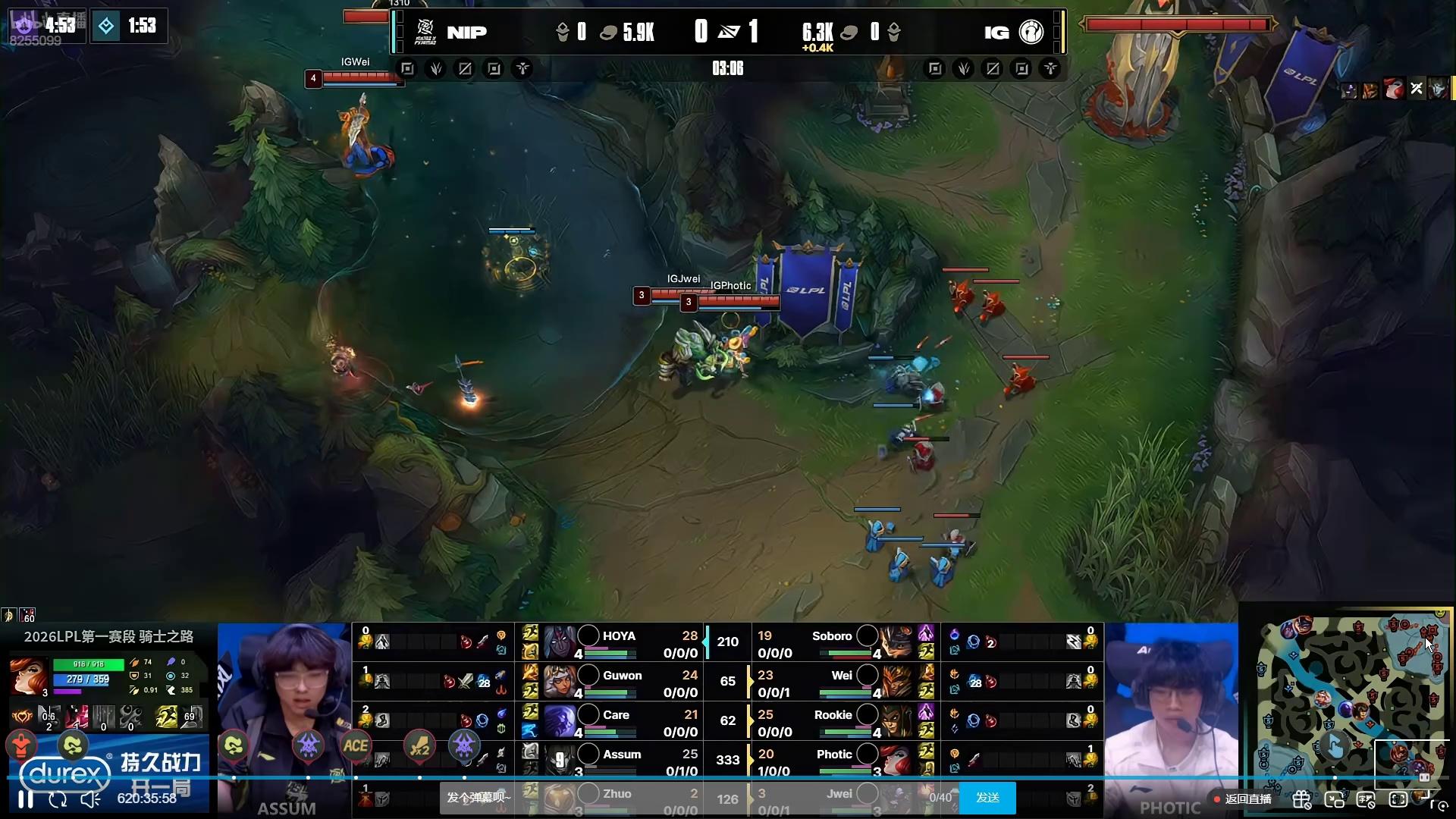
Task: Click the refresh loop icon in the player bar
Action: pos(58,799)
